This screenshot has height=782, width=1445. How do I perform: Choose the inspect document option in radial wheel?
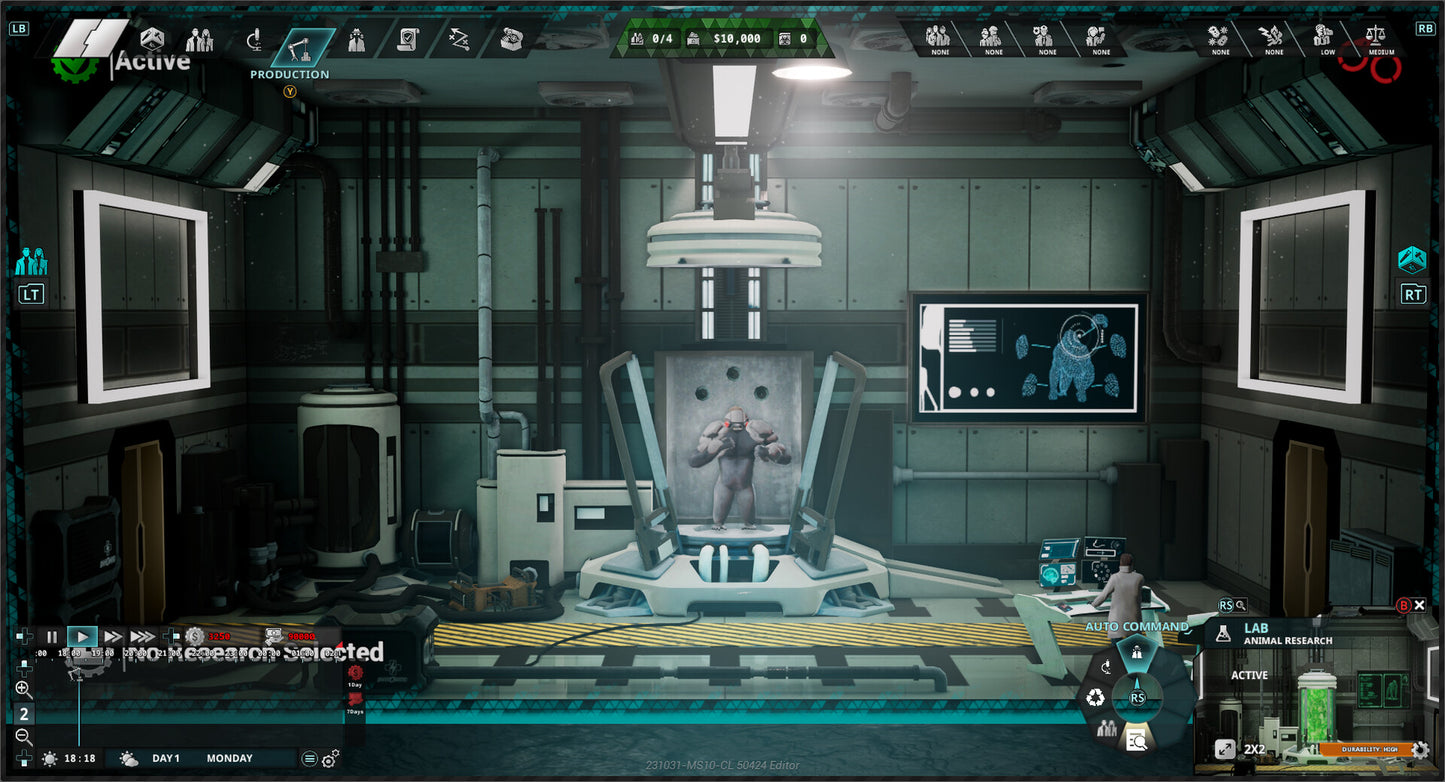(1137, 740)
